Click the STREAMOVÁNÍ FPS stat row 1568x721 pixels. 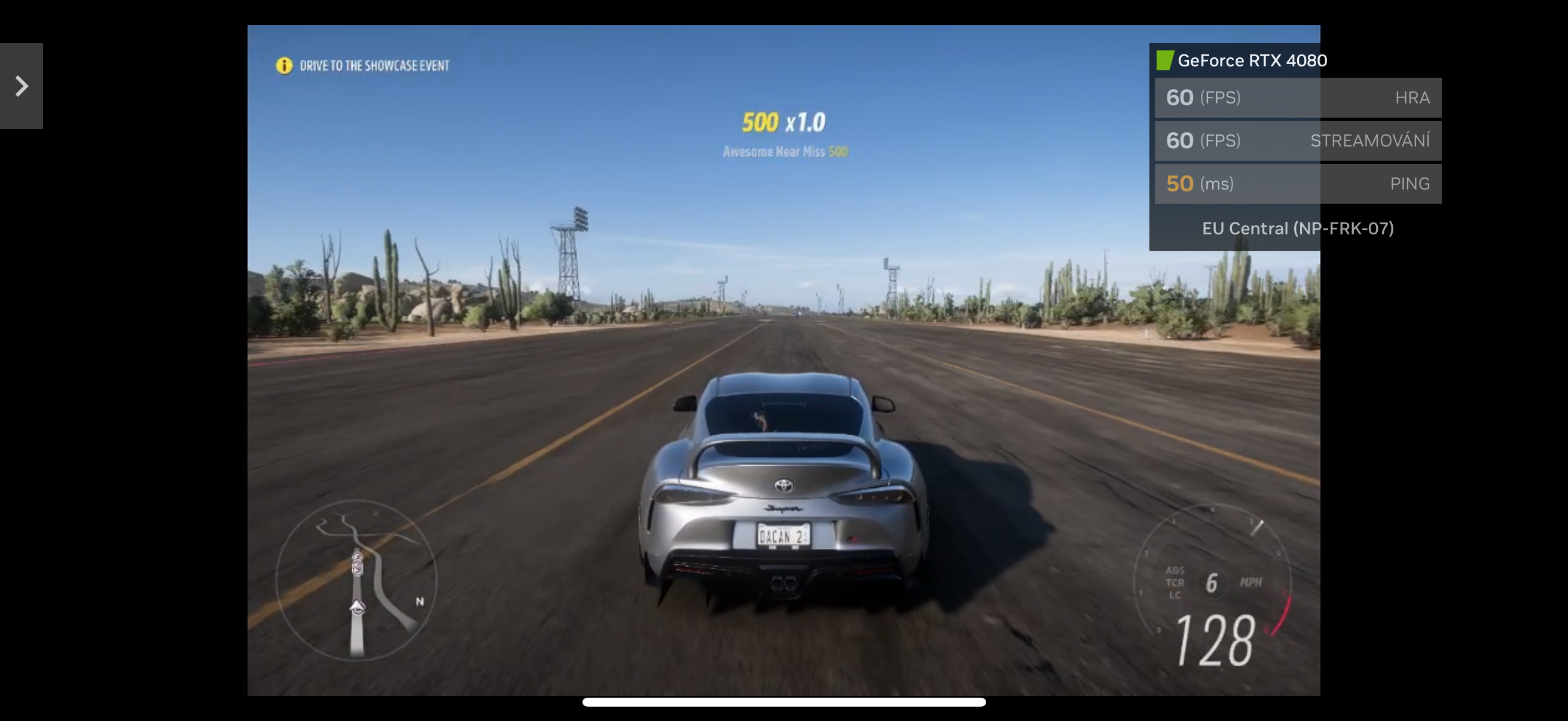point(1297,140)
